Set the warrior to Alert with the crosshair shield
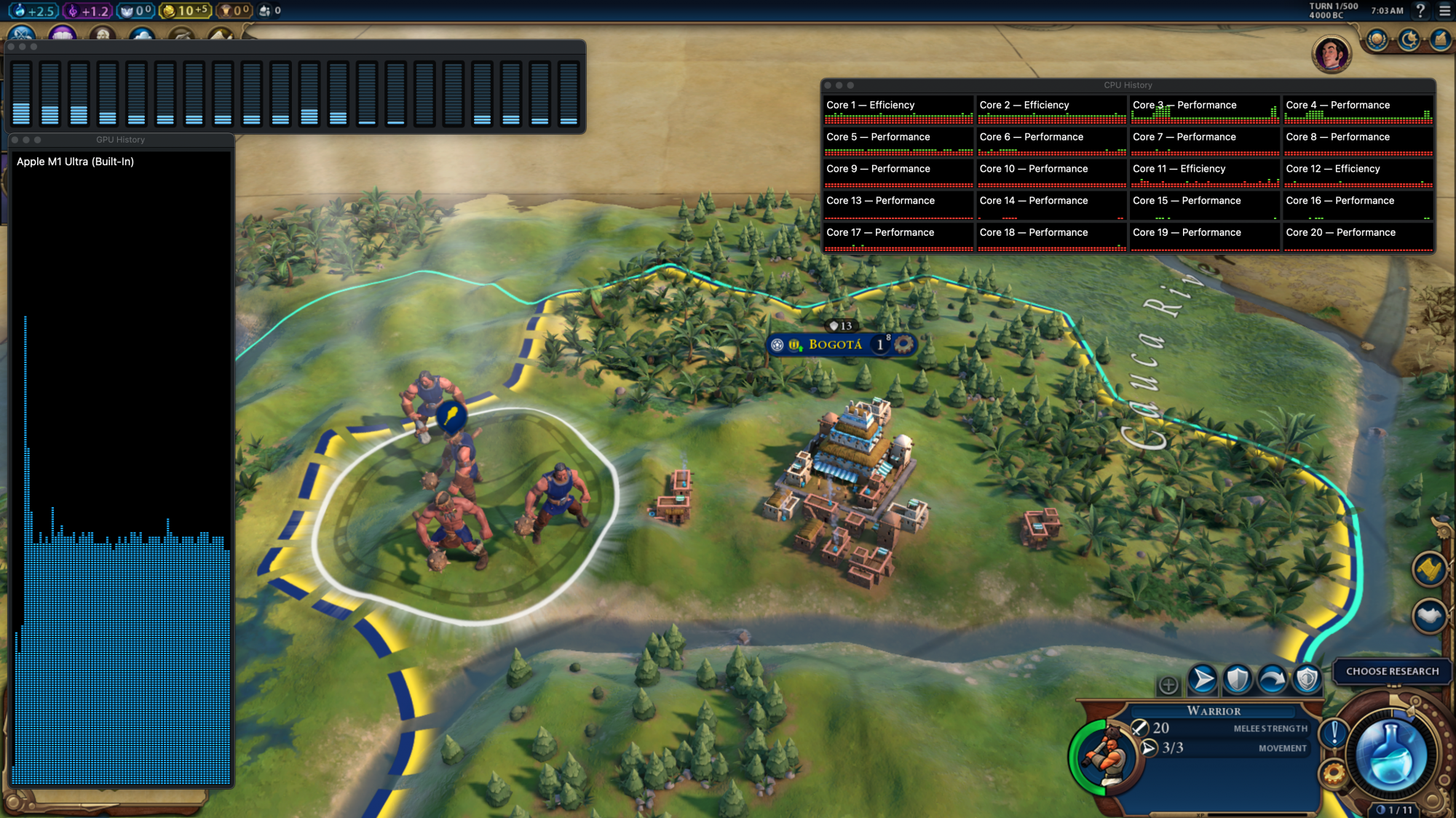 coord(1307,680)
